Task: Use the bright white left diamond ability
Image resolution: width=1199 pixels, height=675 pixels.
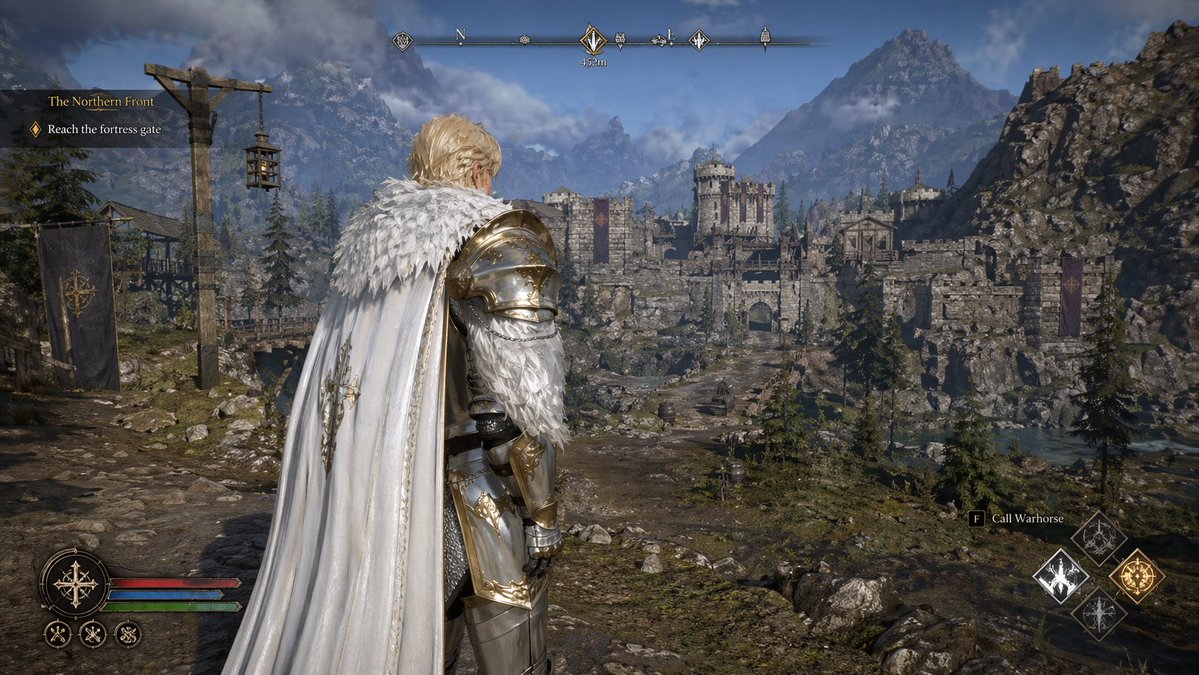Action: [x=1060, y=576]
